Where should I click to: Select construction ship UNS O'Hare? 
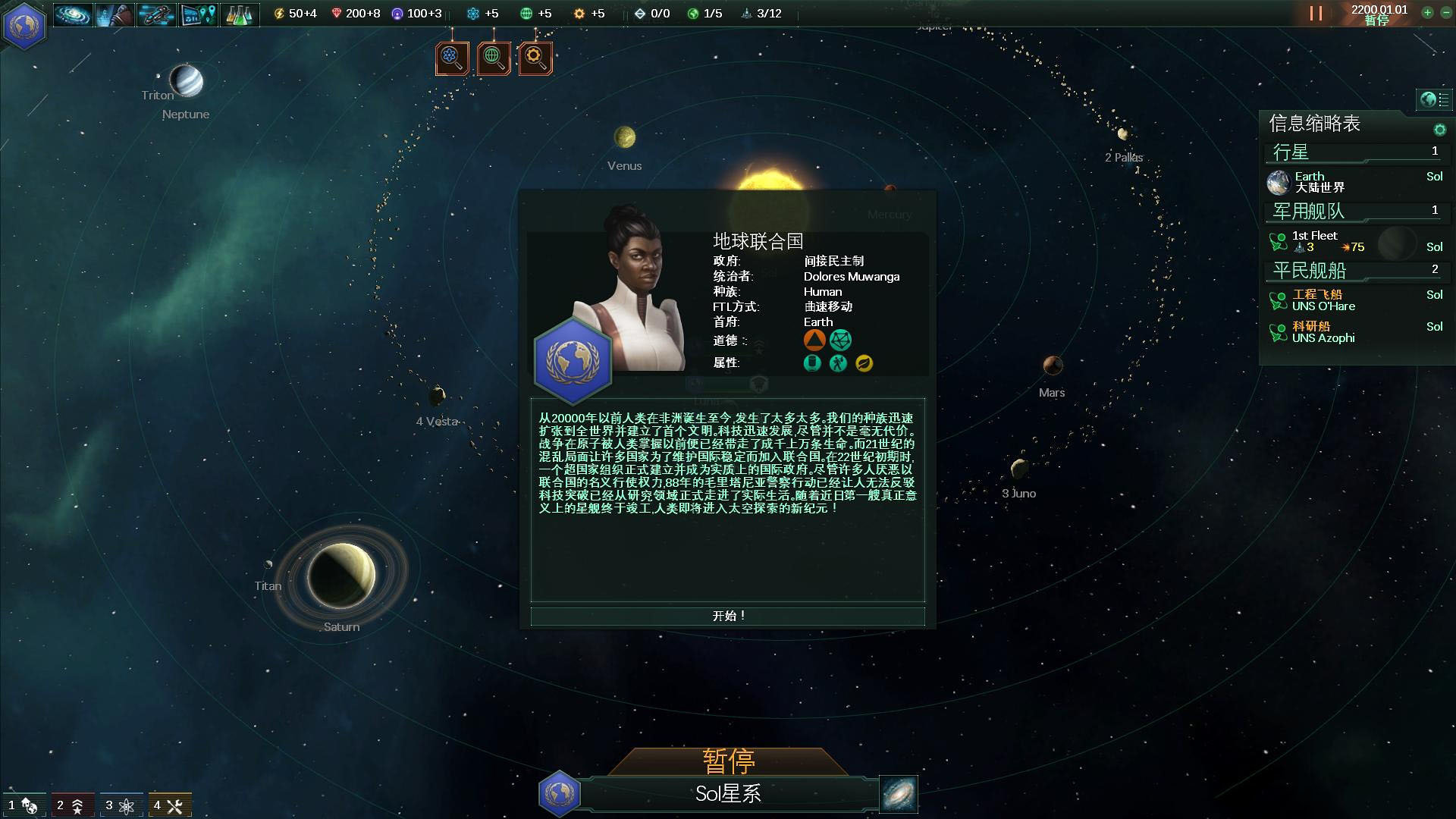pyautogui.click(x=1323, y=300)
